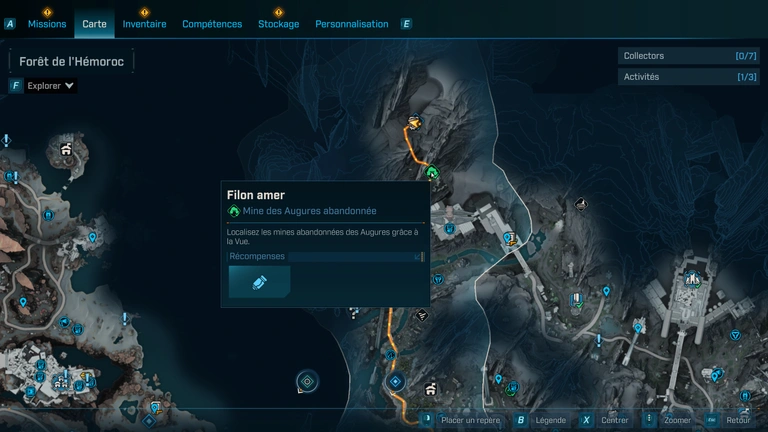The width and height of the screenshot is (768, 432).
Task: Open the Missions tab
Action: [x=46, y=24]
